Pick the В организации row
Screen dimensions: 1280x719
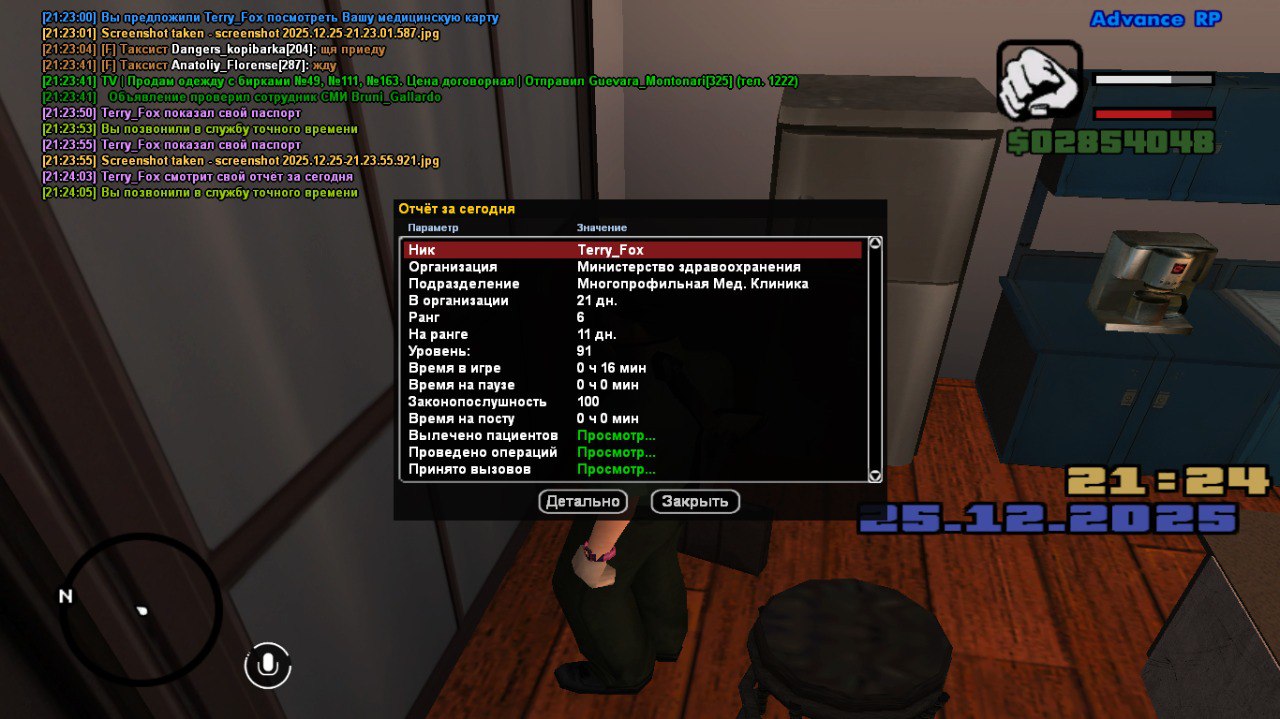coord(632,301)
